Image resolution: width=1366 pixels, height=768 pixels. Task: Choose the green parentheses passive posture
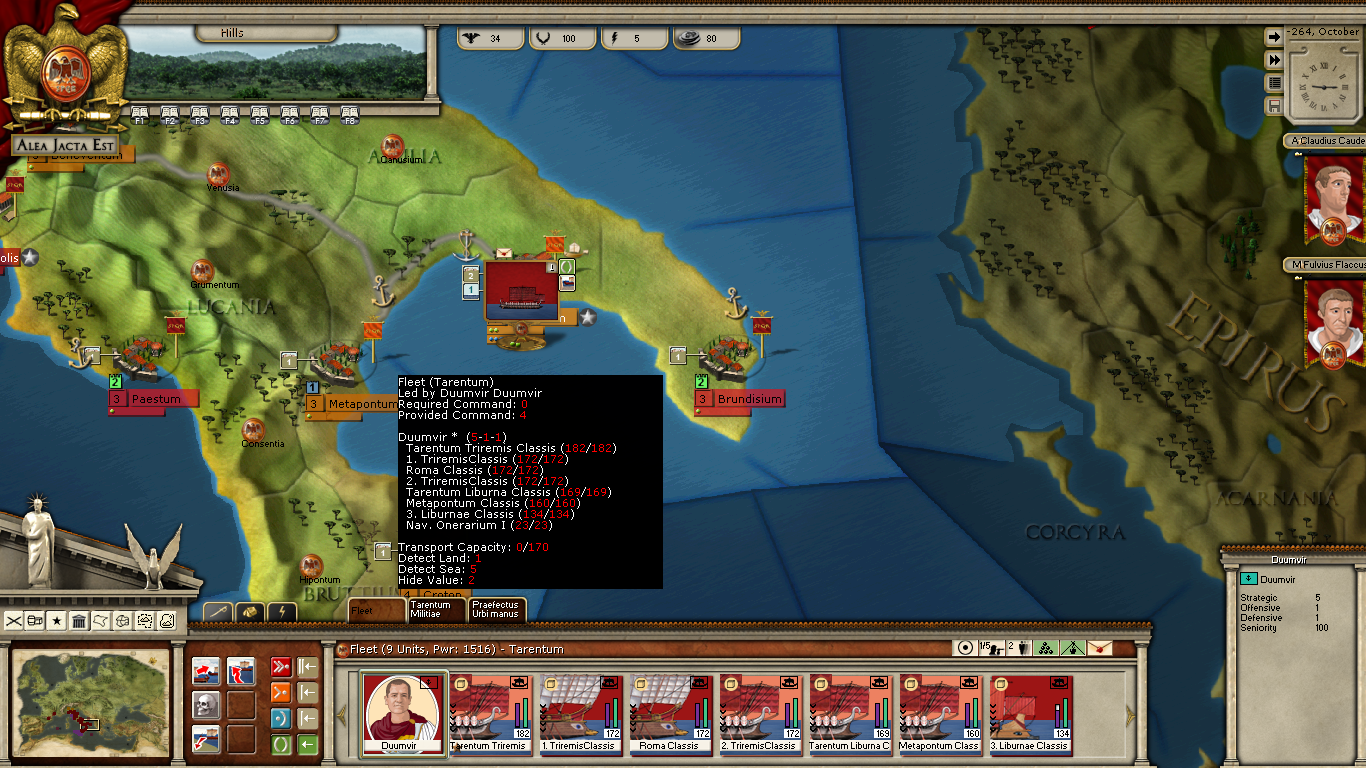(281, 745)
